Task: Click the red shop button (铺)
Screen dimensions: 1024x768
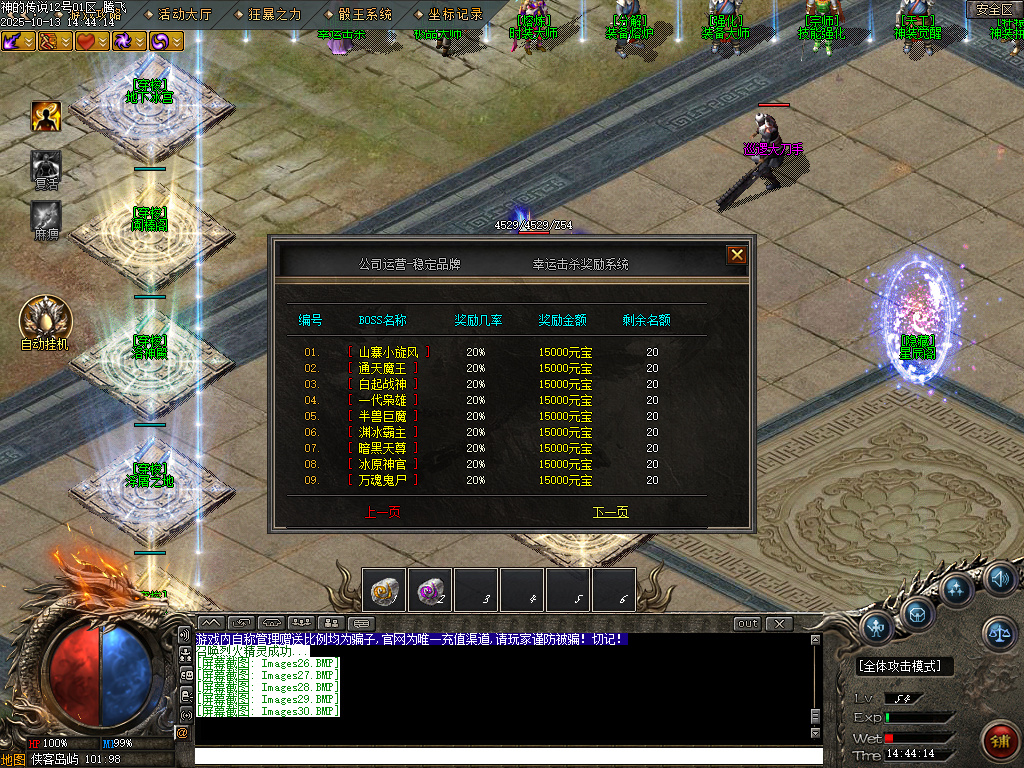Action: (999, 742)
